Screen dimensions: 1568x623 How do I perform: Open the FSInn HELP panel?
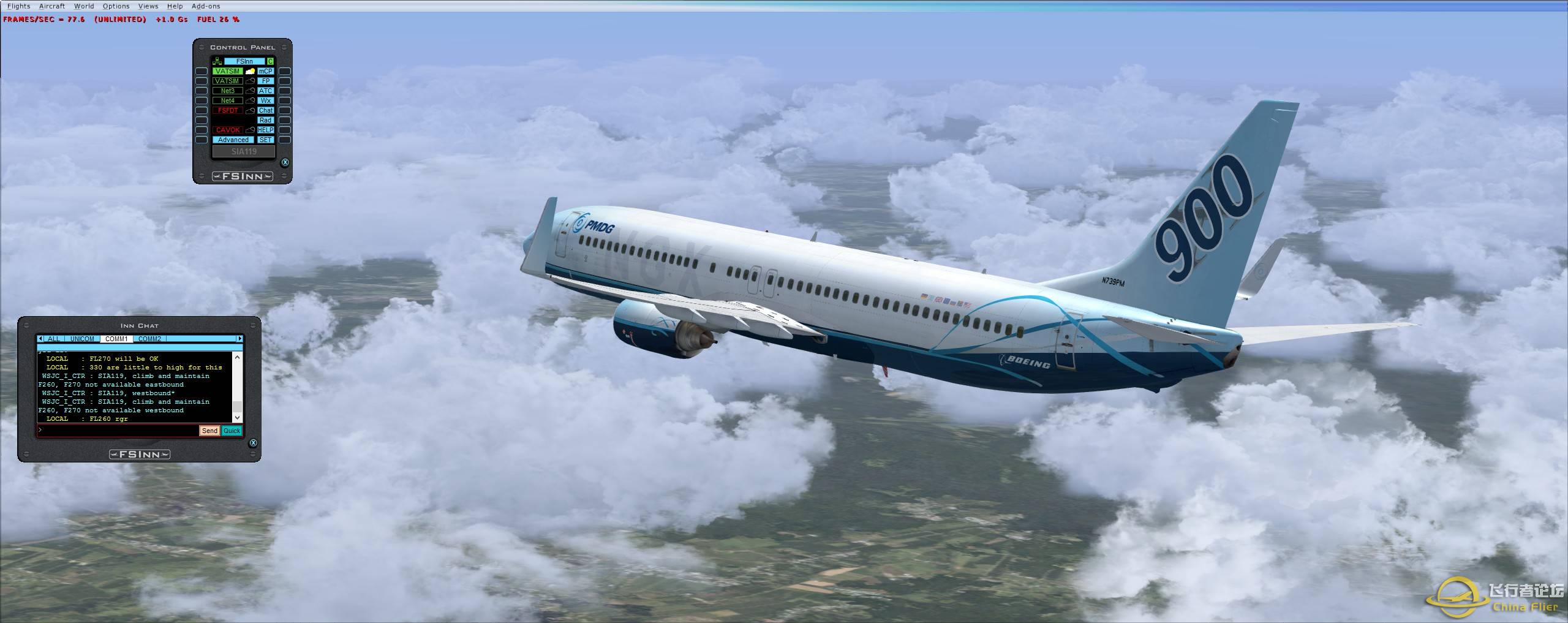[x=266, y=130]
